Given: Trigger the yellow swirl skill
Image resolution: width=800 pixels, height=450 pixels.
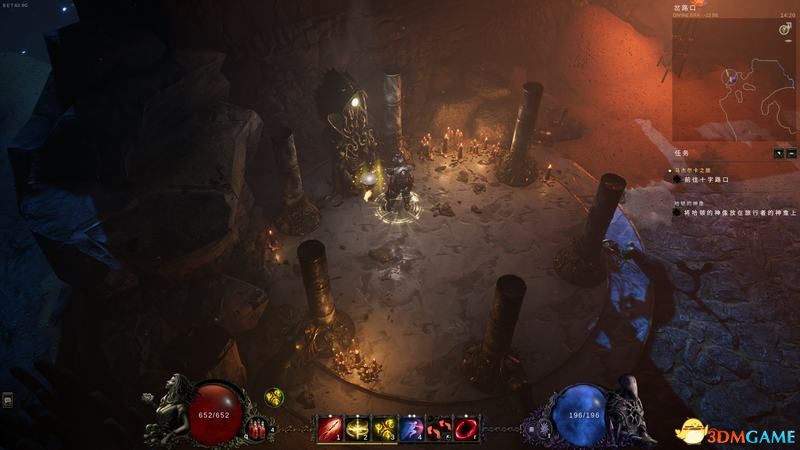Looking at the screenshot, I should pyautogui.click(x=384, y=429).
